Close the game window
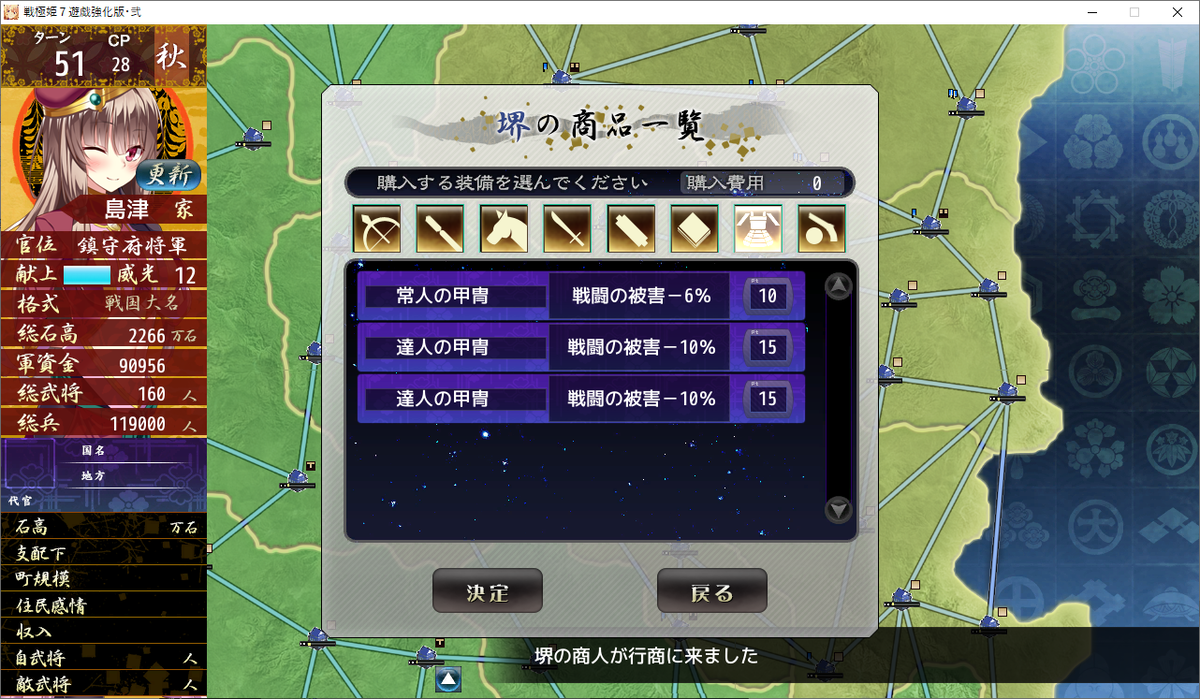The image size is (1200, 699). 1177,12
